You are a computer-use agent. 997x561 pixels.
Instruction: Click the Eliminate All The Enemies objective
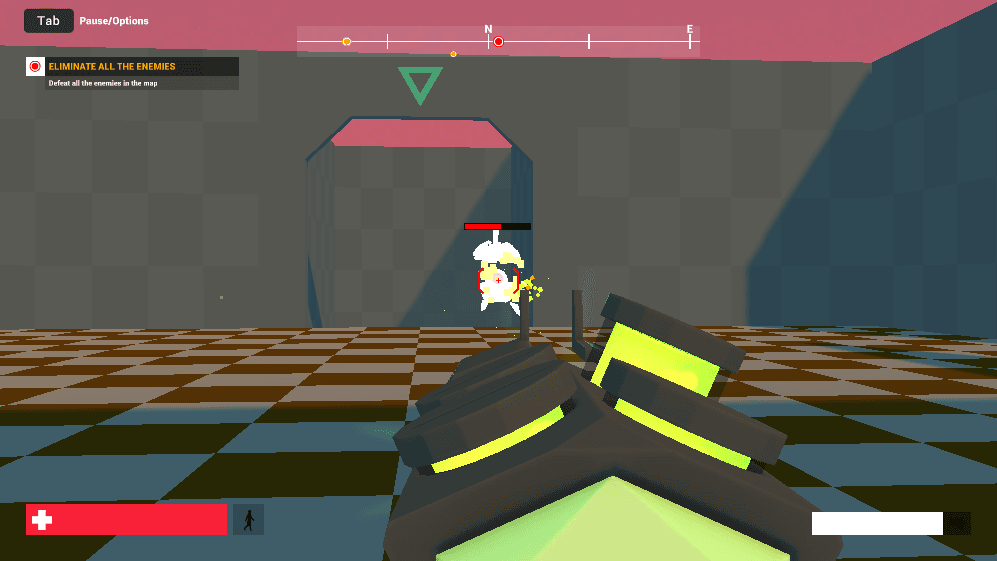112,67
